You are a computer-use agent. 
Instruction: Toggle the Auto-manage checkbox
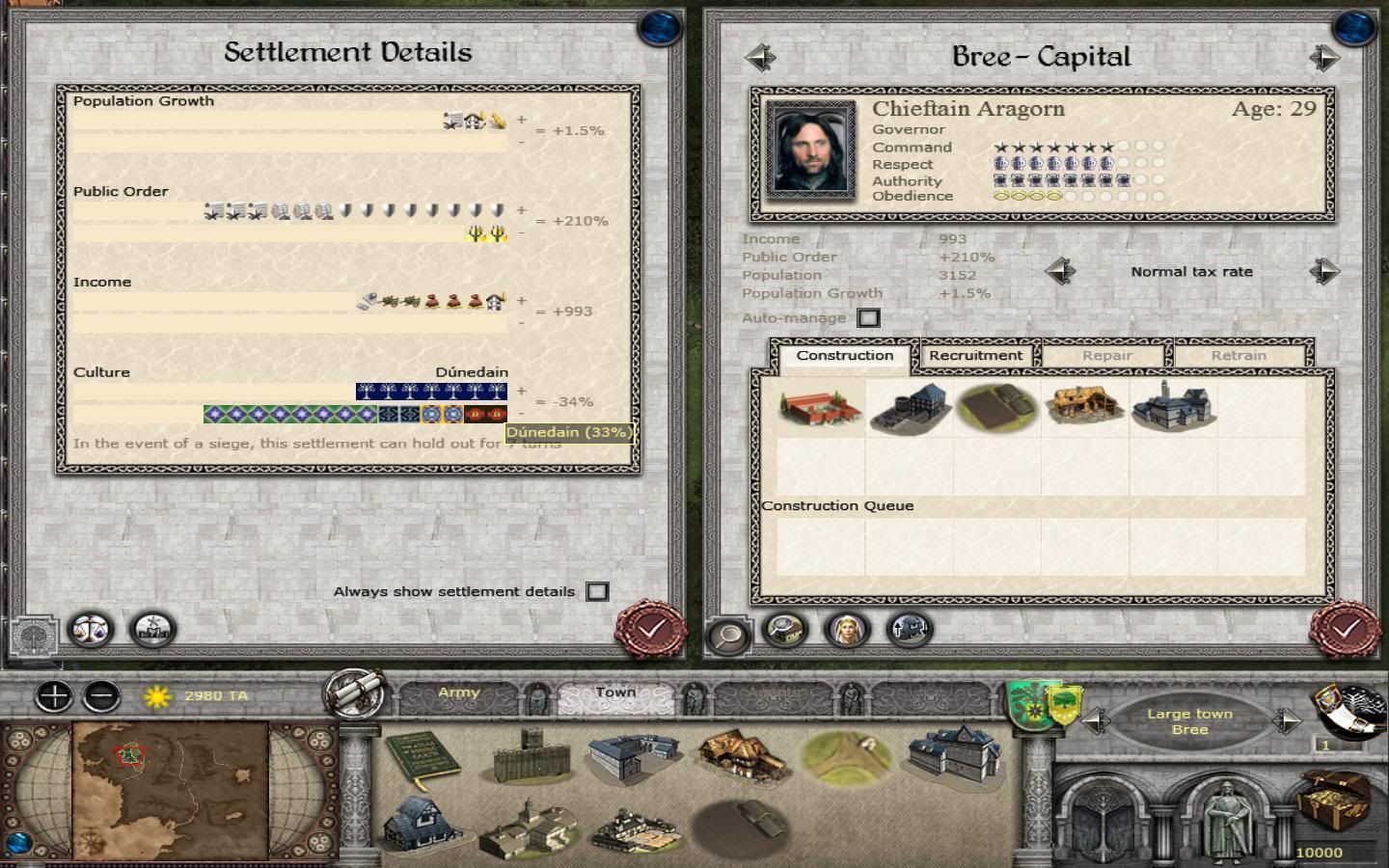point(868,318)
